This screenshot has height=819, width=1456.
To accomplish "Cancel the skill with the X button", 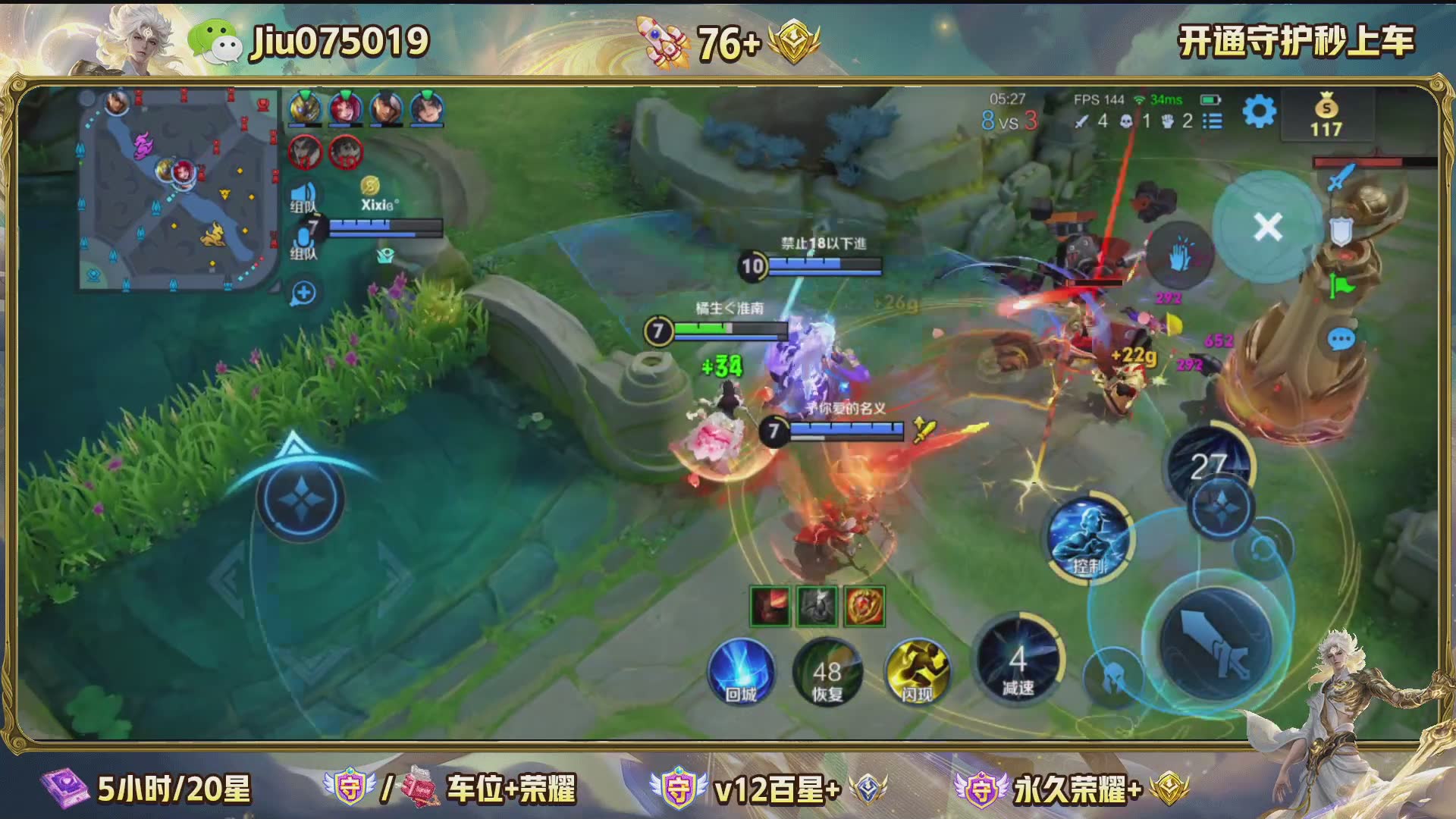I will pyautogui.click(x=1267, y=227).
